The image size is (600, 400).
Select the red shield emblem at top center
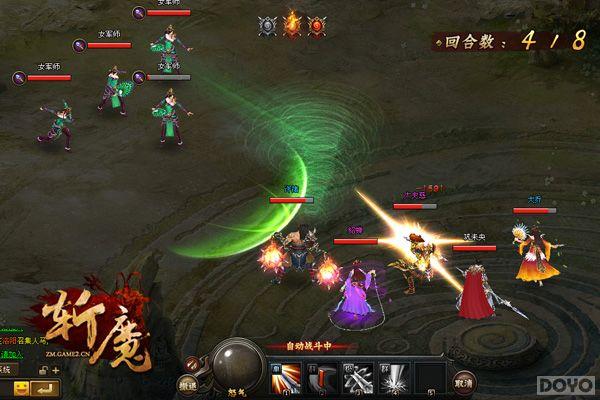coord(317,26)
